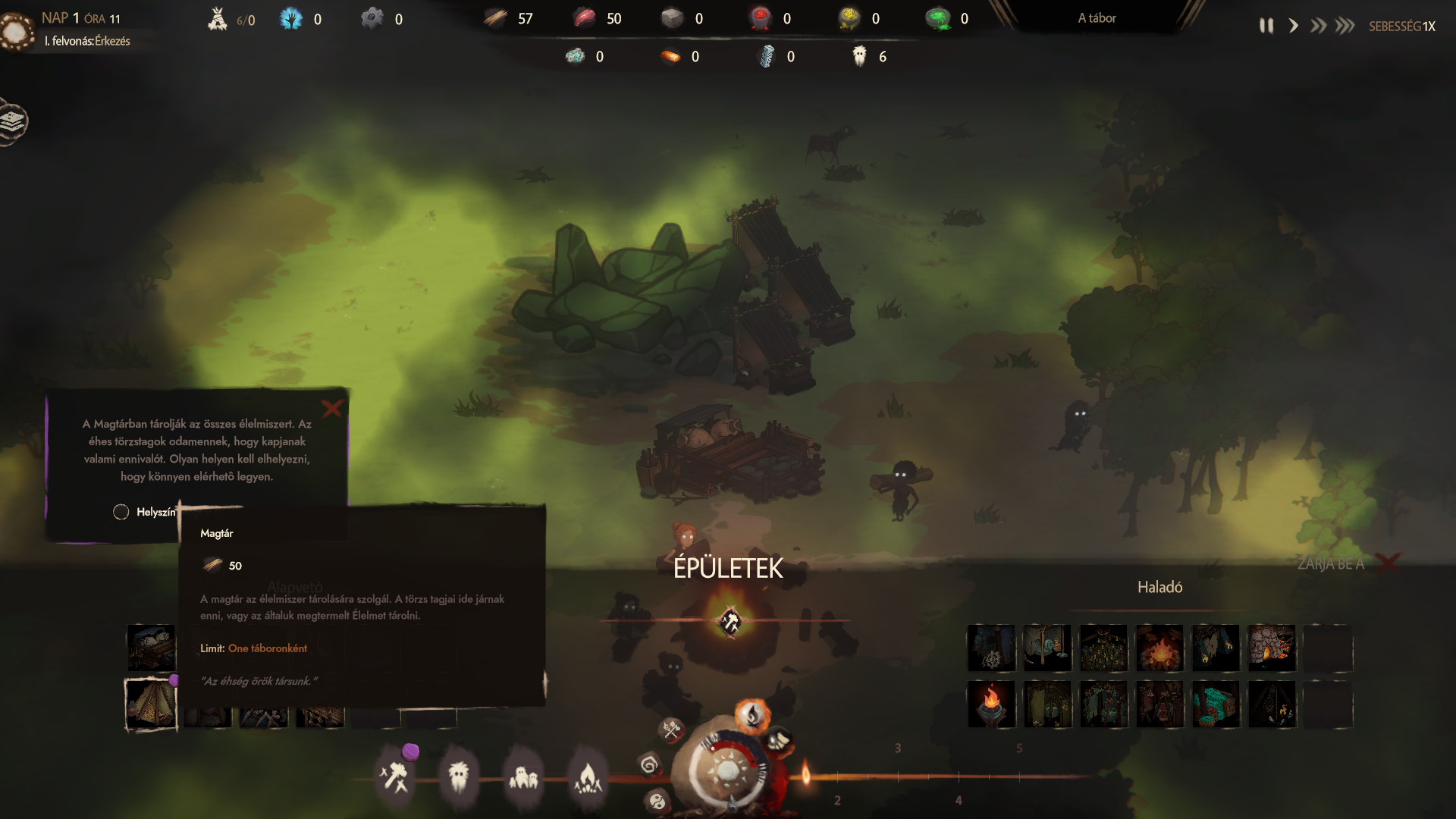Open the hammer build menu at bottom
This screenshot has width=1456, height=819.
[x=394, y=777]
